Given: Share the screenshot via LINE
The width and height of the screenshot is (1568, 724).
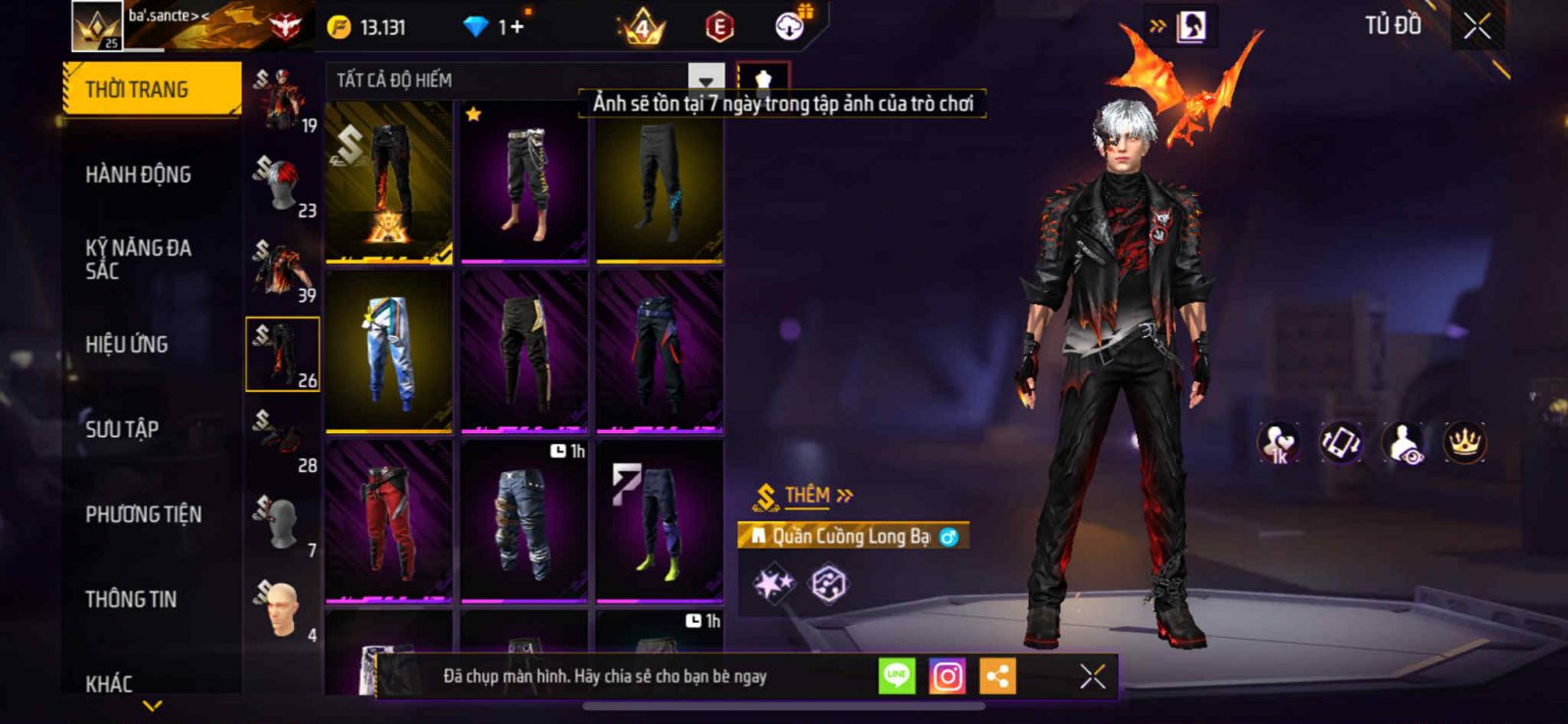Looking at the screenshot, I should click(897, 676).
